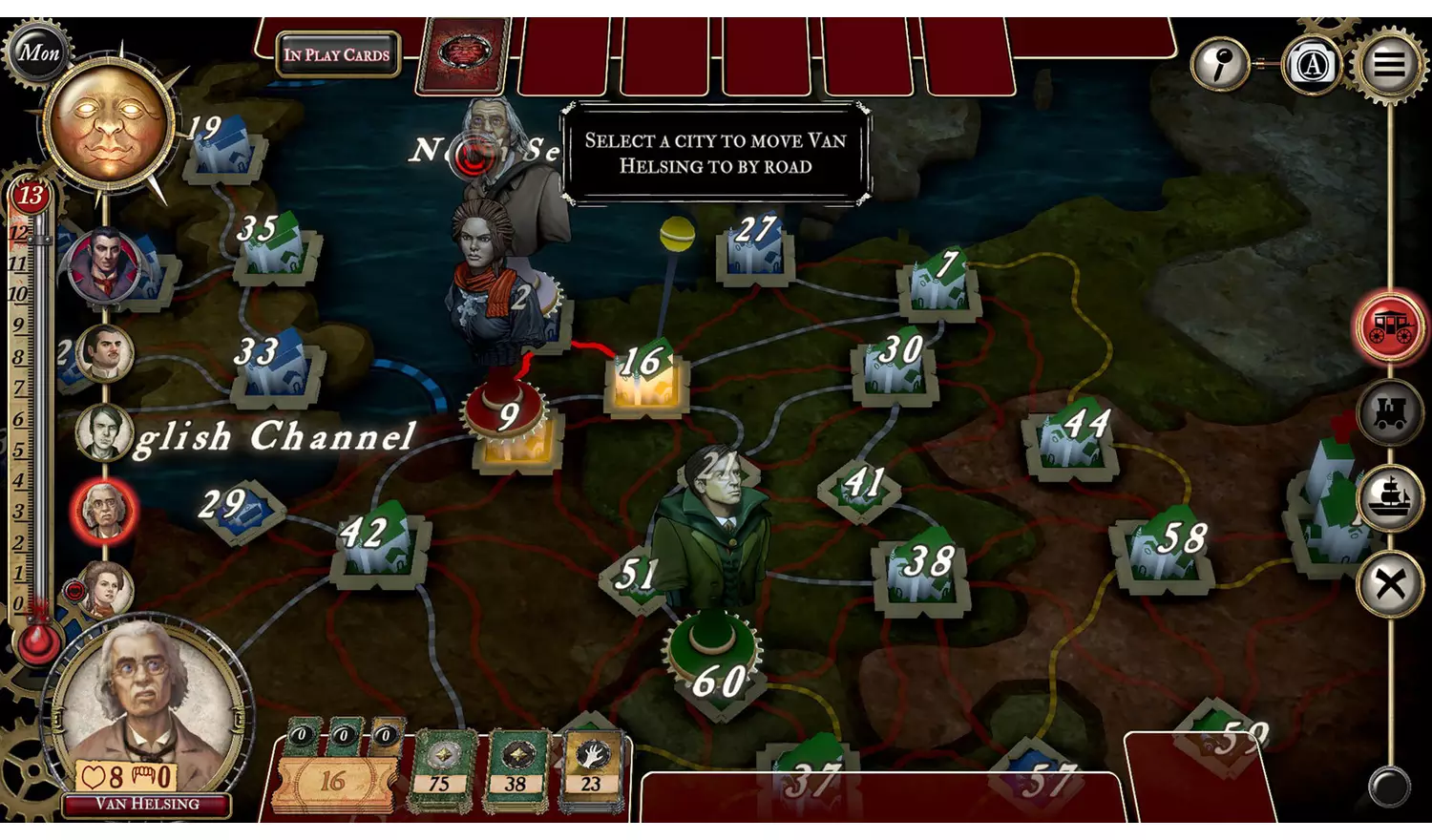Image resolution: width=1432 pixels, height=840 pixels.
Task: Open the map pin locations tool
Action: [1220, 64]
